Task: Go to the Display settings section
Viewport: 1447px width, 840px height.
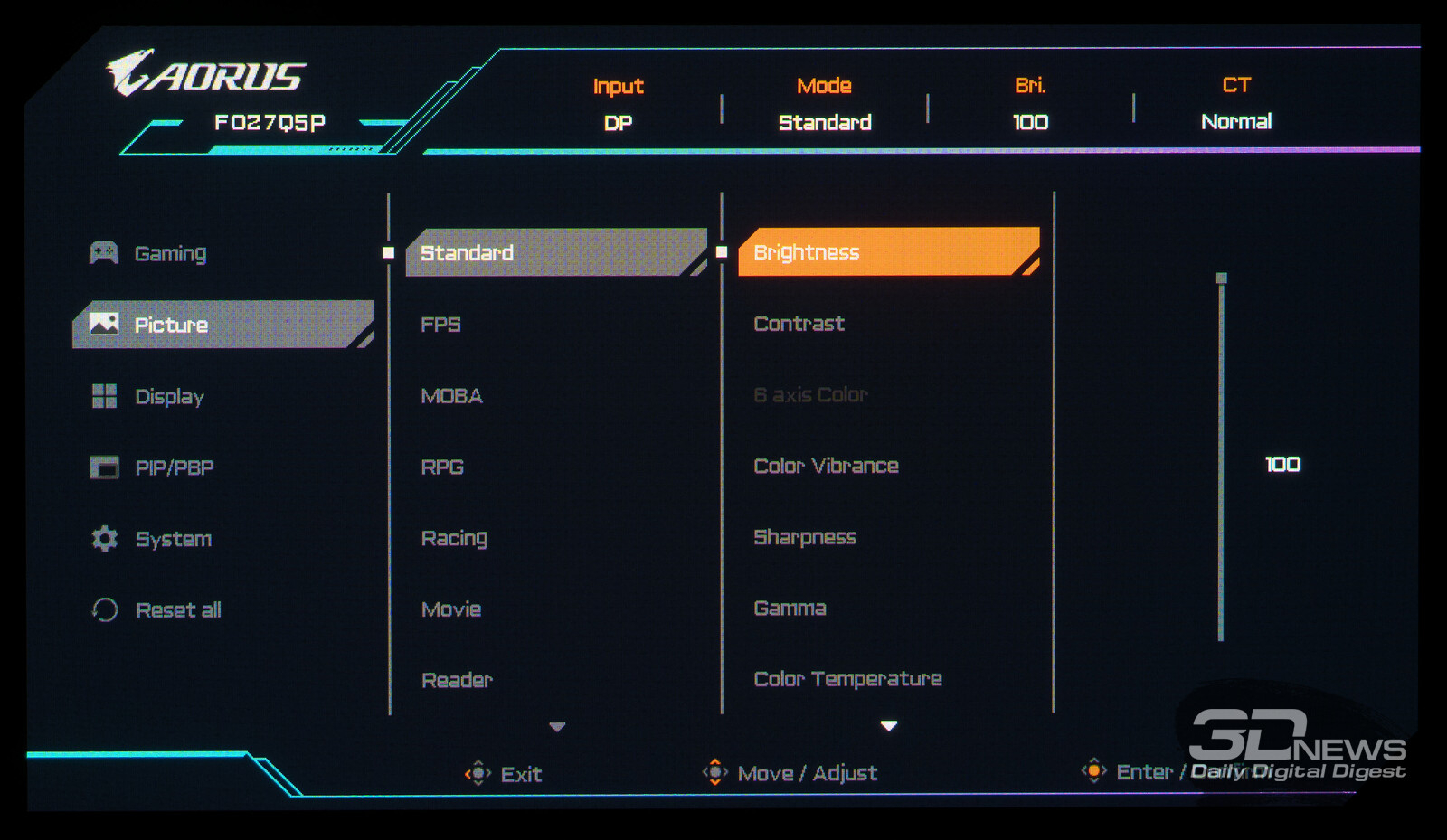Action: (x=169, y=396)
